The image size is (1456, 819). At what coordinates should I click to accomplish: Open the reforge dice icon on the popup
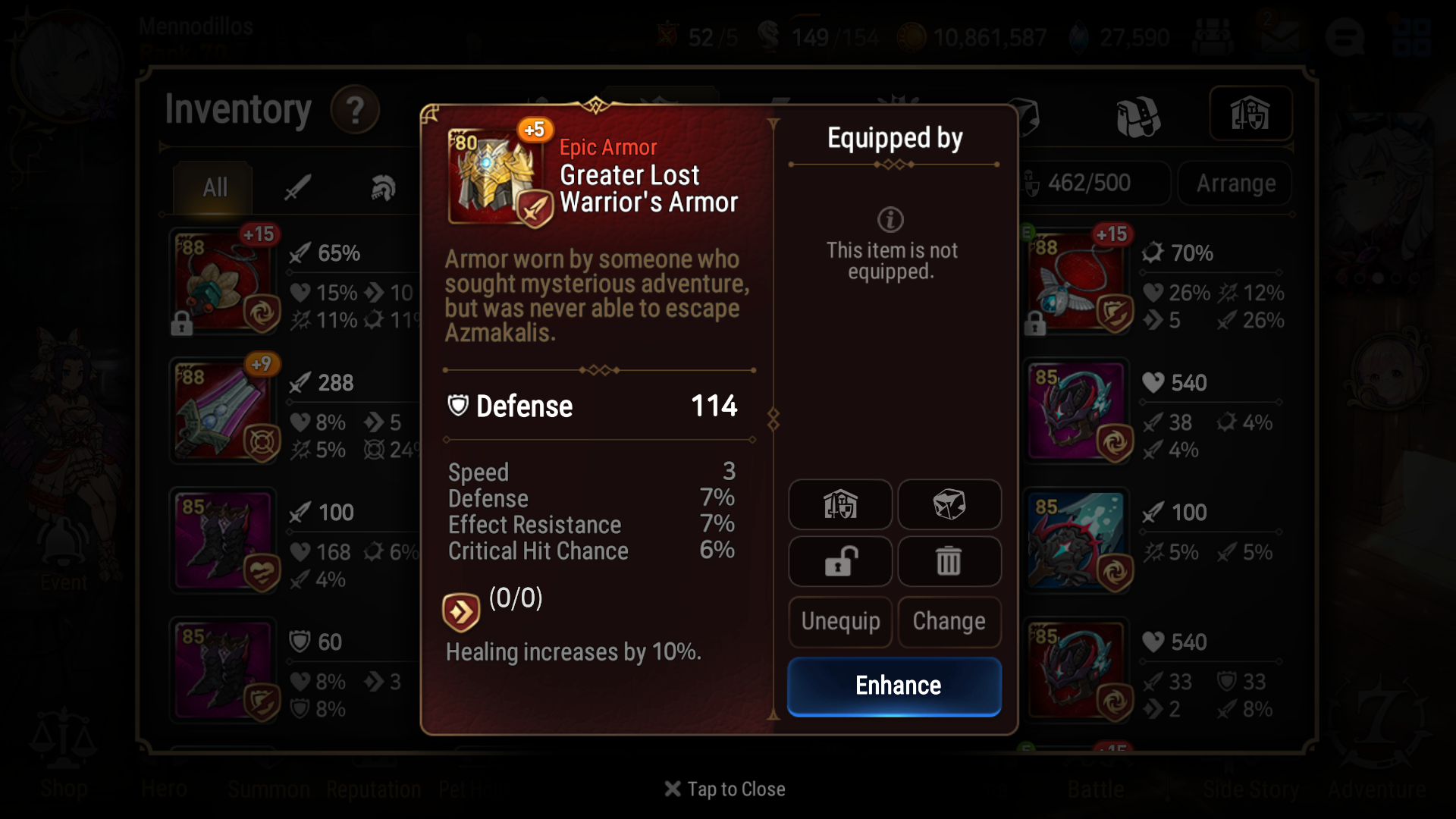(949, 505)
